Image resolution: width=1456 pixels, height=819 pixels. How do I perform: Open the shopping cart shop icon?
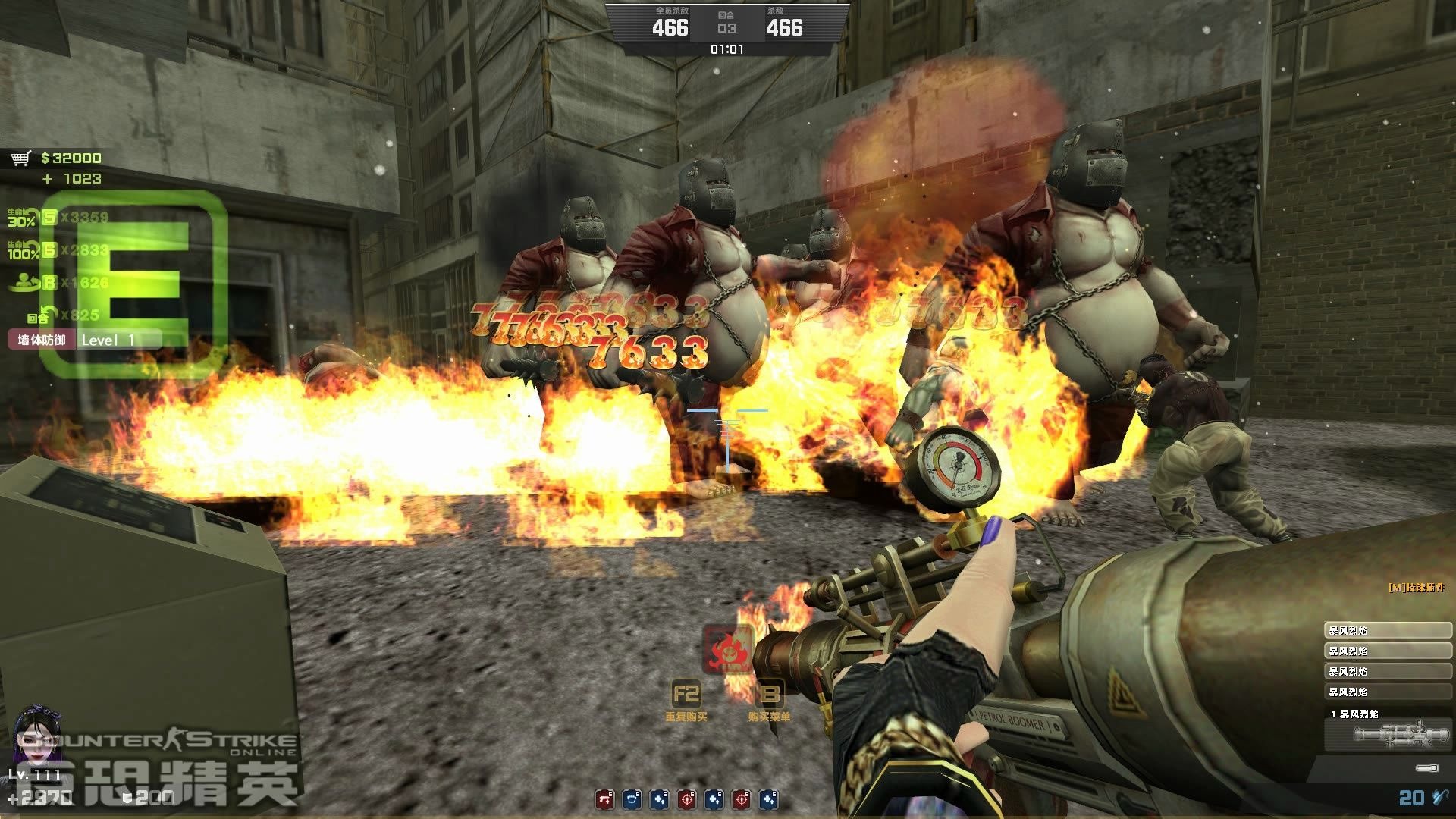[x=20, y=158]
